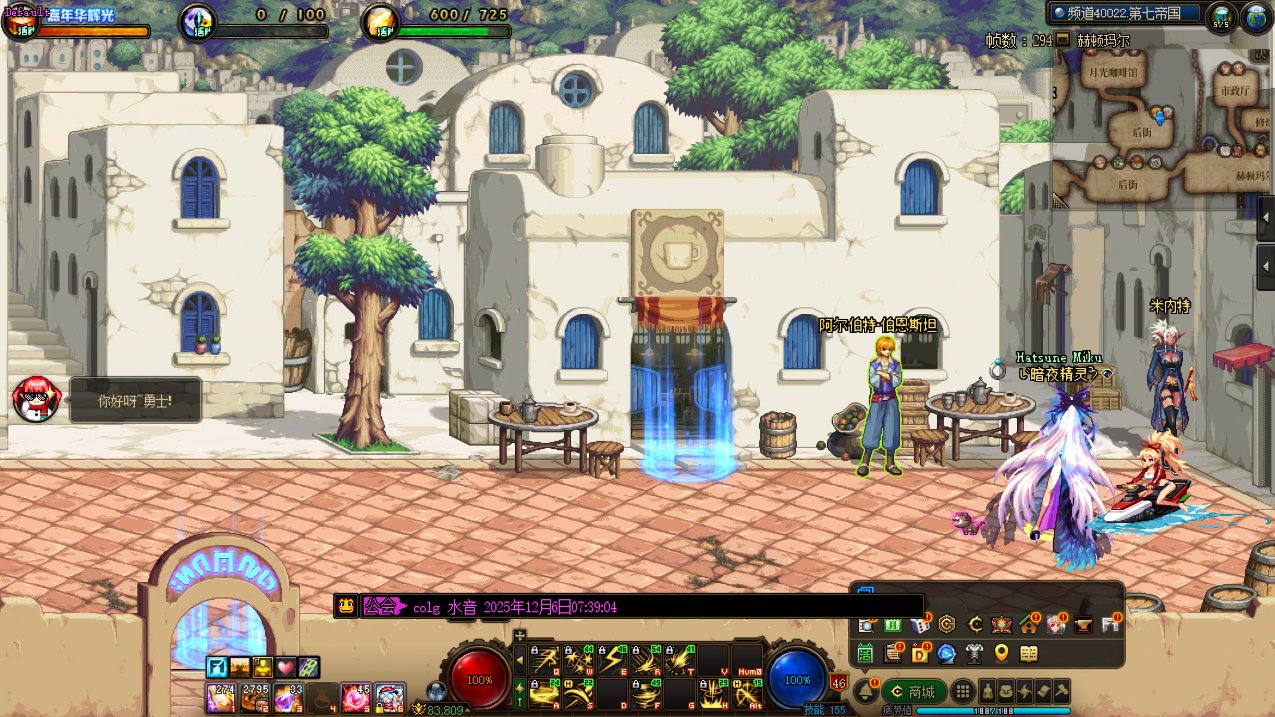Open the green 活 activity calendar icon

tap(866, 654)
